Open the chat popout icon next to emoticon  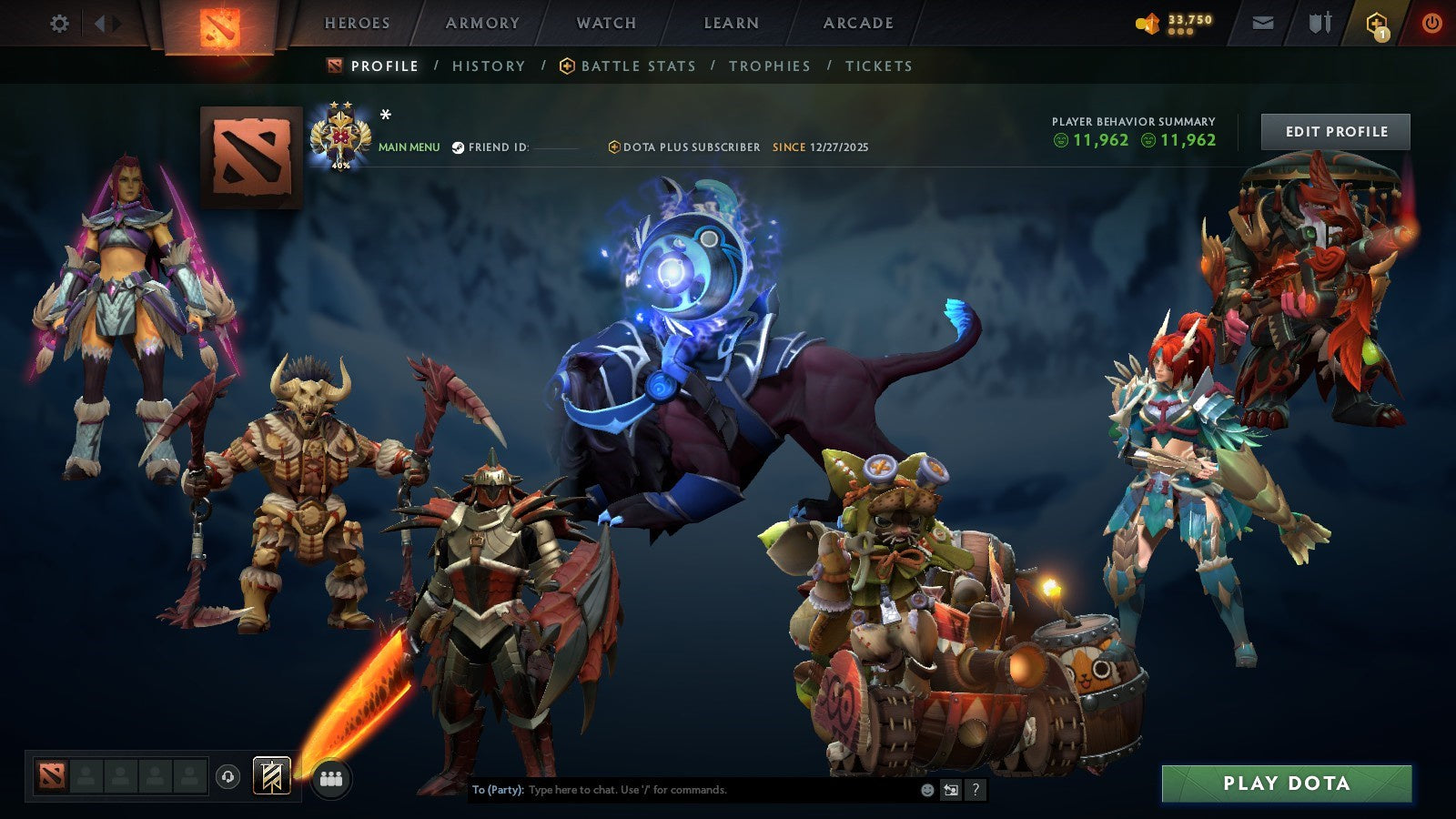(949, 791)
